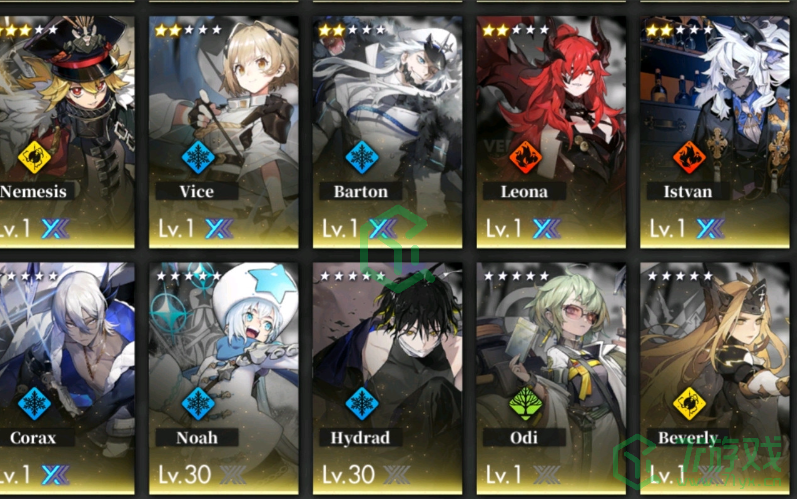Choose the Hydrad character card

coord(387,375)
